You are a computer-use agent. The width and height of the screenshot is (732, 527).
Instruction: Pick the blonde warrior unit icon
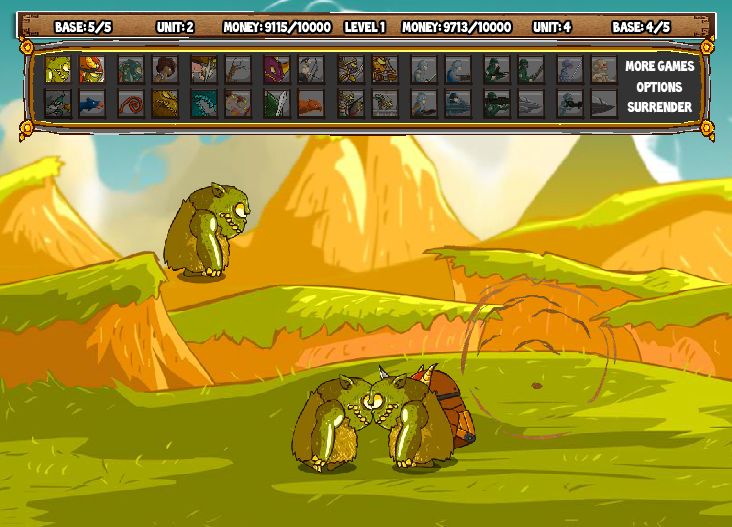point(203,69)
